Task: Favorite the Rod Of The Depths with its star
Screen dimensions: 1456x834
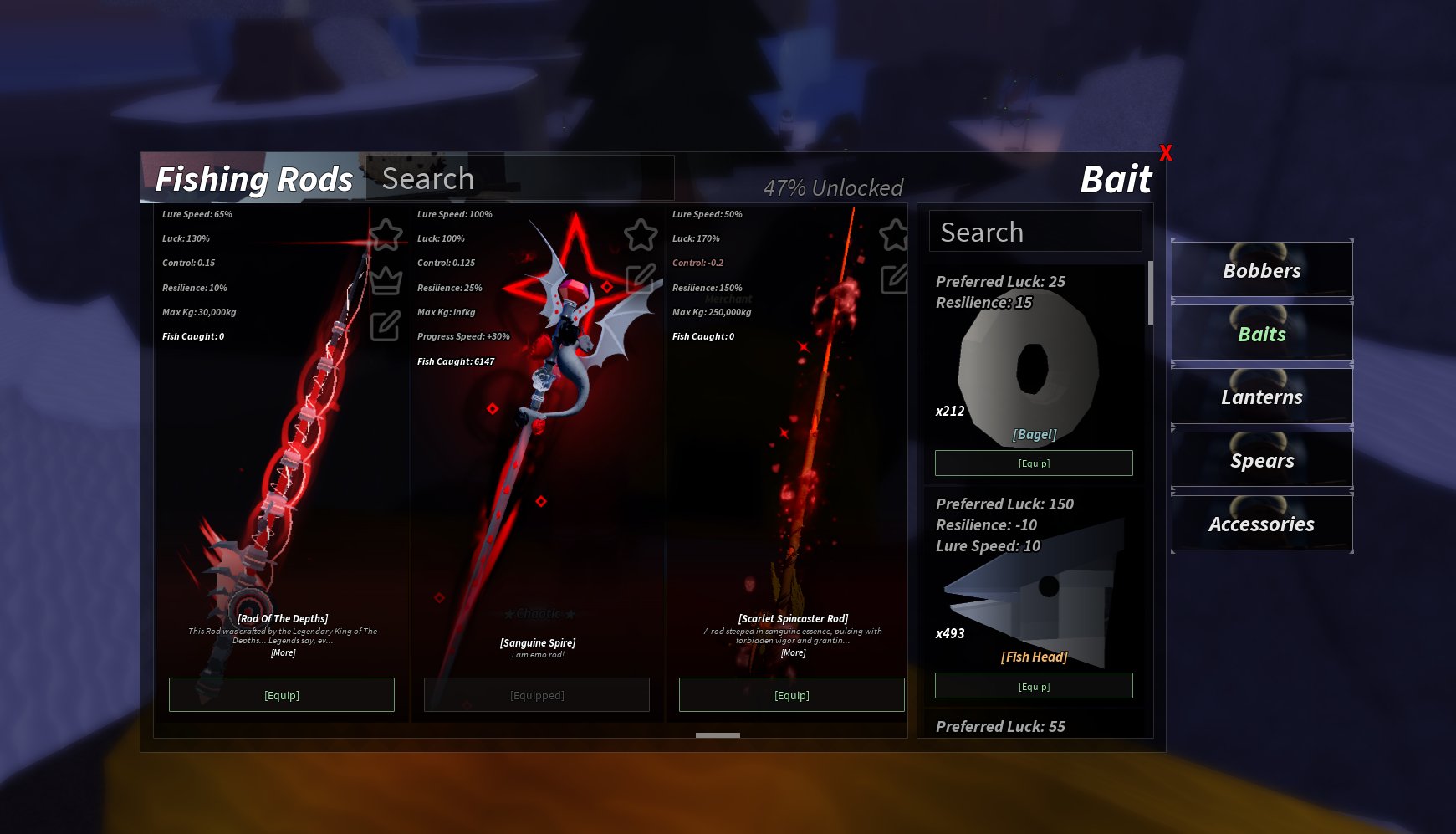Action: (x=386, y=235)
